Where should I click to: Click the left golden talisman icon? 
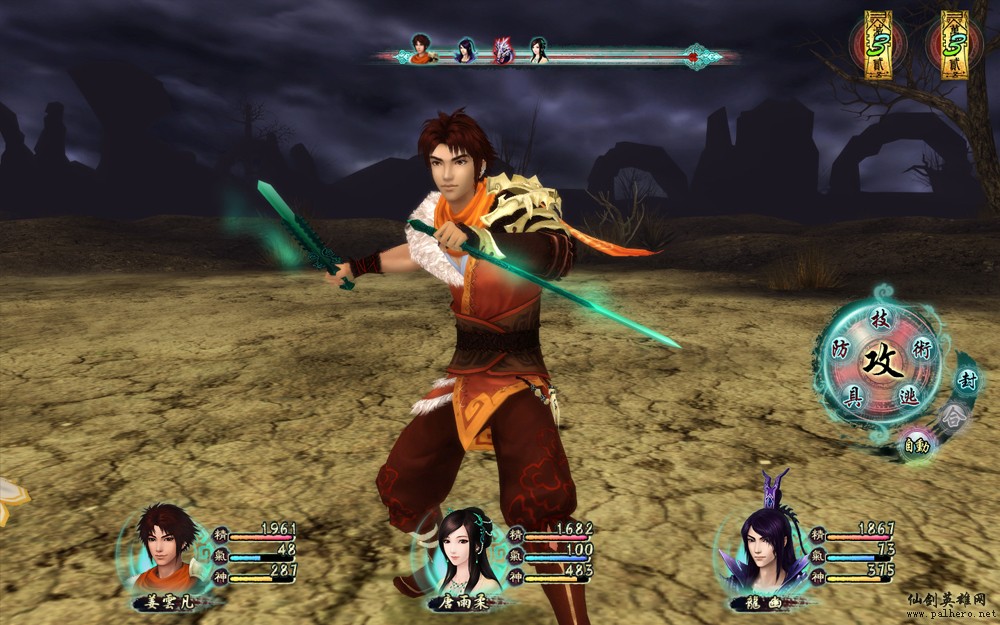[878, 44]
